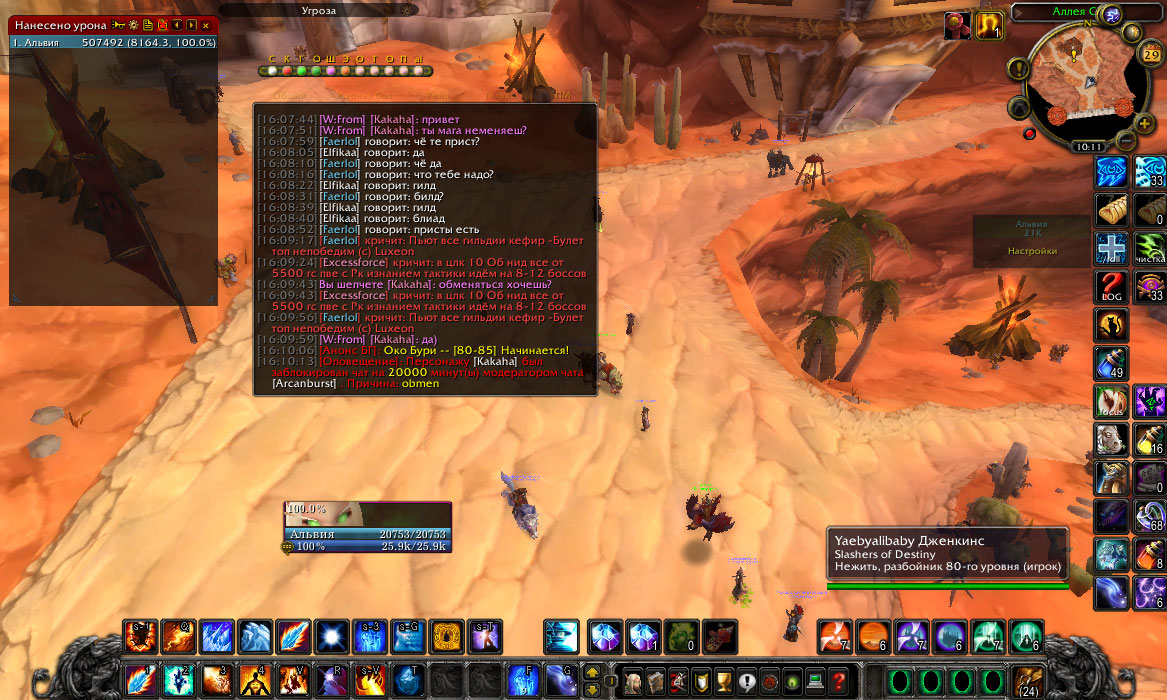Open the backpack bag slot
Image resolution: width=1167 pixels, height=700 pixels.
[x=1025, y=680]
